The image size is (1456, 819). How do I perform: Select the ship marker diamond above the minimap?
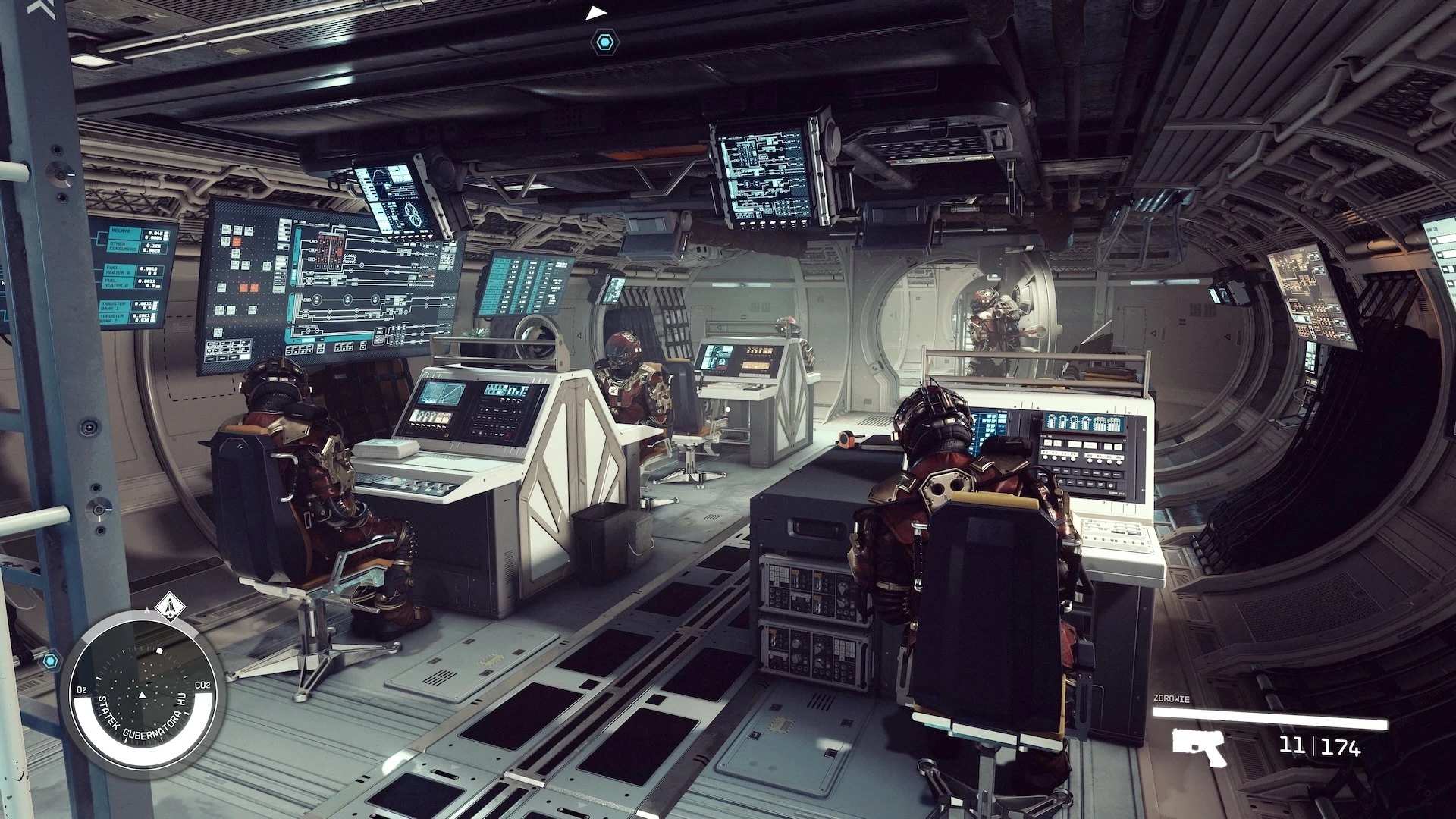168,606
